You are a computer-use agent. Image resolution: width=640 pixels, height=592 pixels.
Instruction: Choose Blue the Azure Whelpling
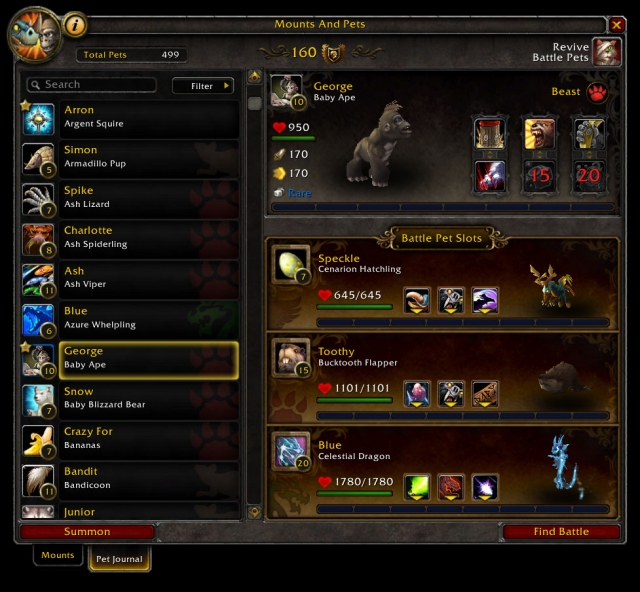click(130, 318)
